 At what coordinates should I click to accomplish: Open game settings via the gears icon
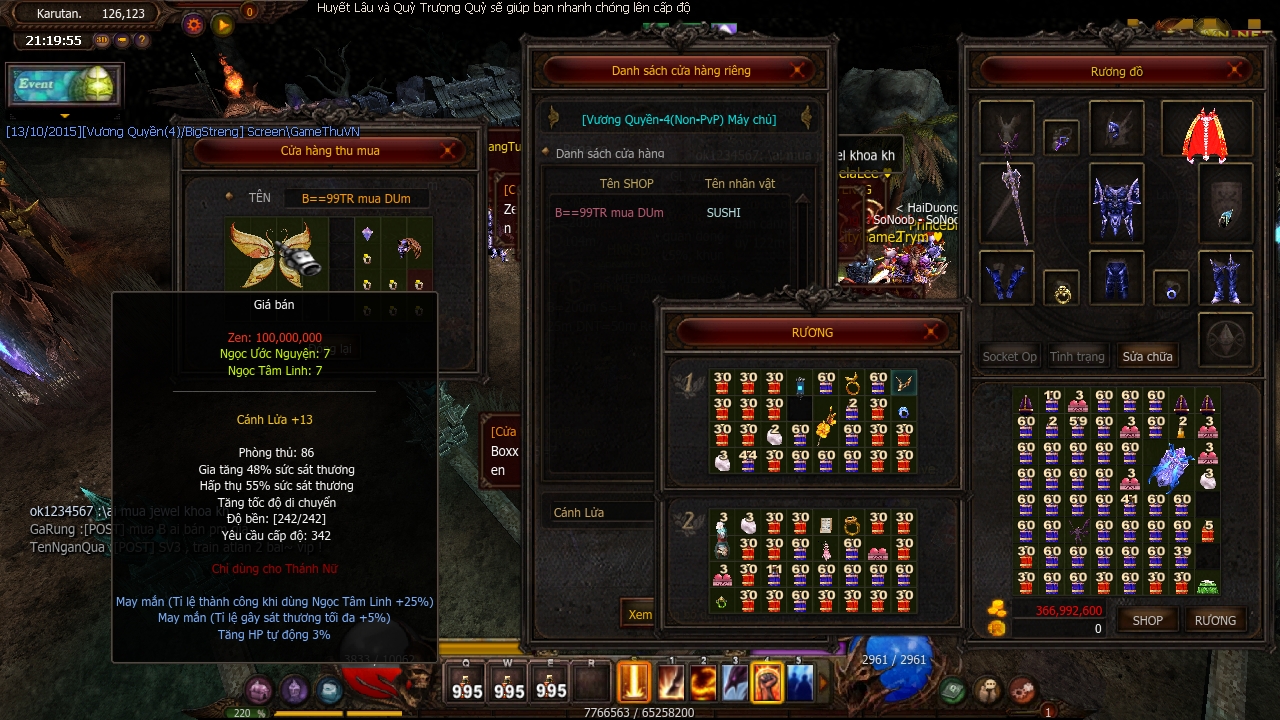point(1022,688)
